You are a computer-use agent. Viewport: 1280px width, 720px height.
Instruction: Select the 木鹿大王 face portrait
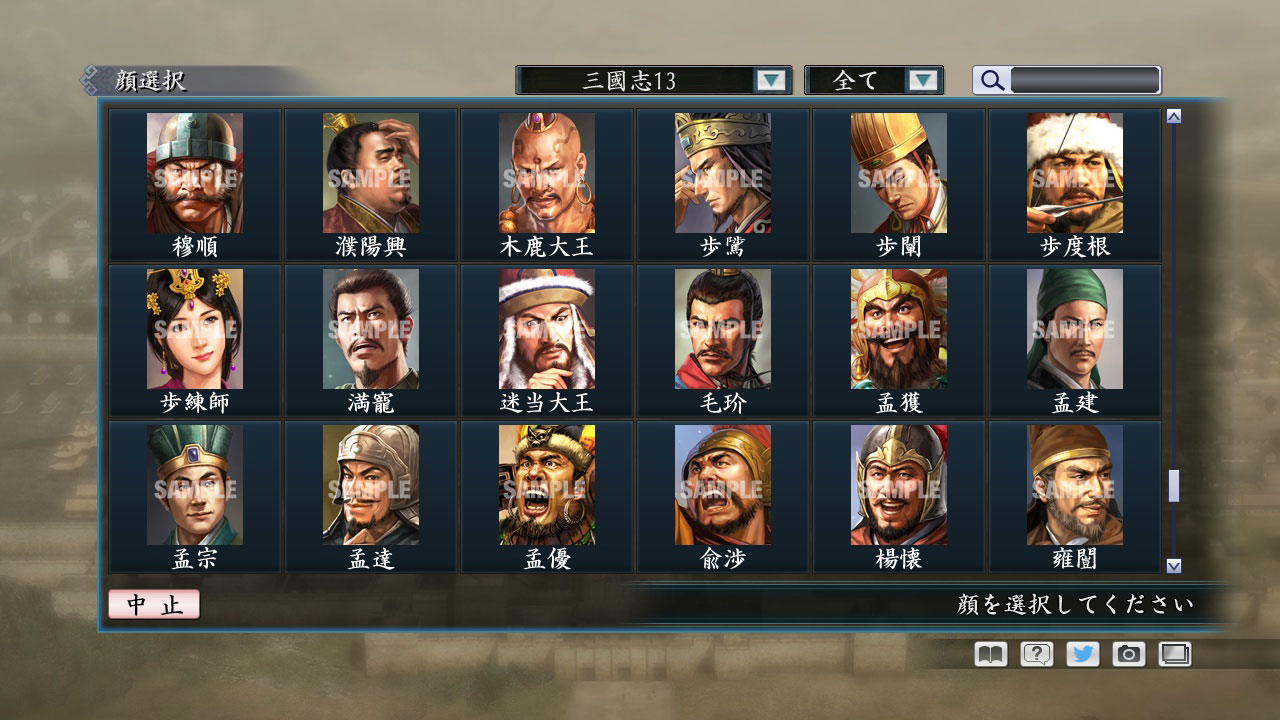(547, 173)
